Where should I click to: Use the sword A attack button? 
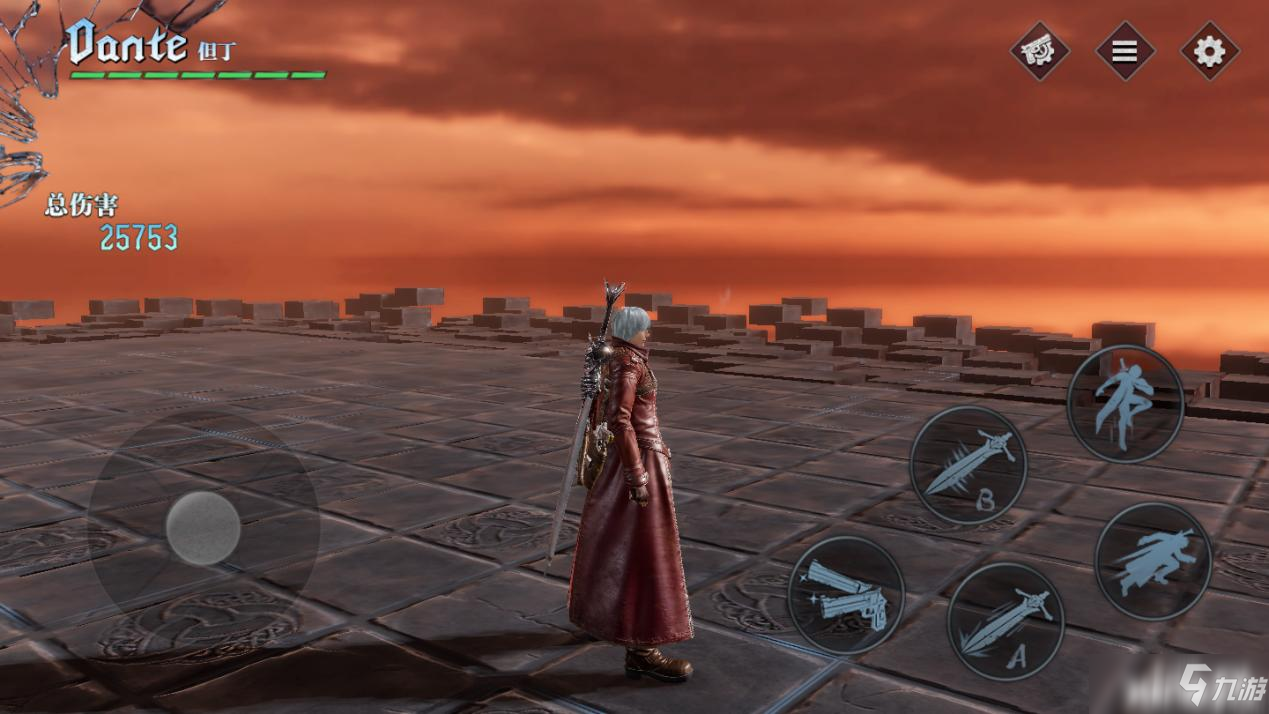click(1005, 621)
